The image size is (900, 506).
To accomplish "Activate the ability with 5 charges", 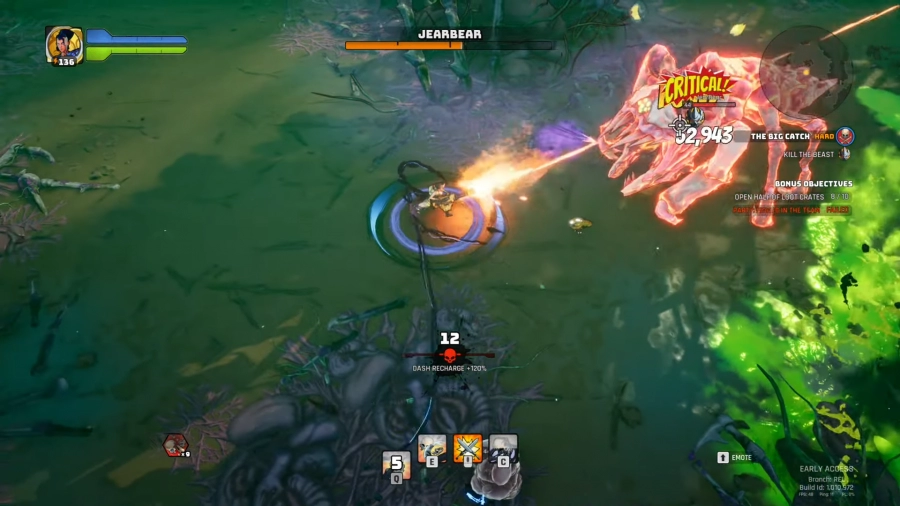I will tap(396, 465).
